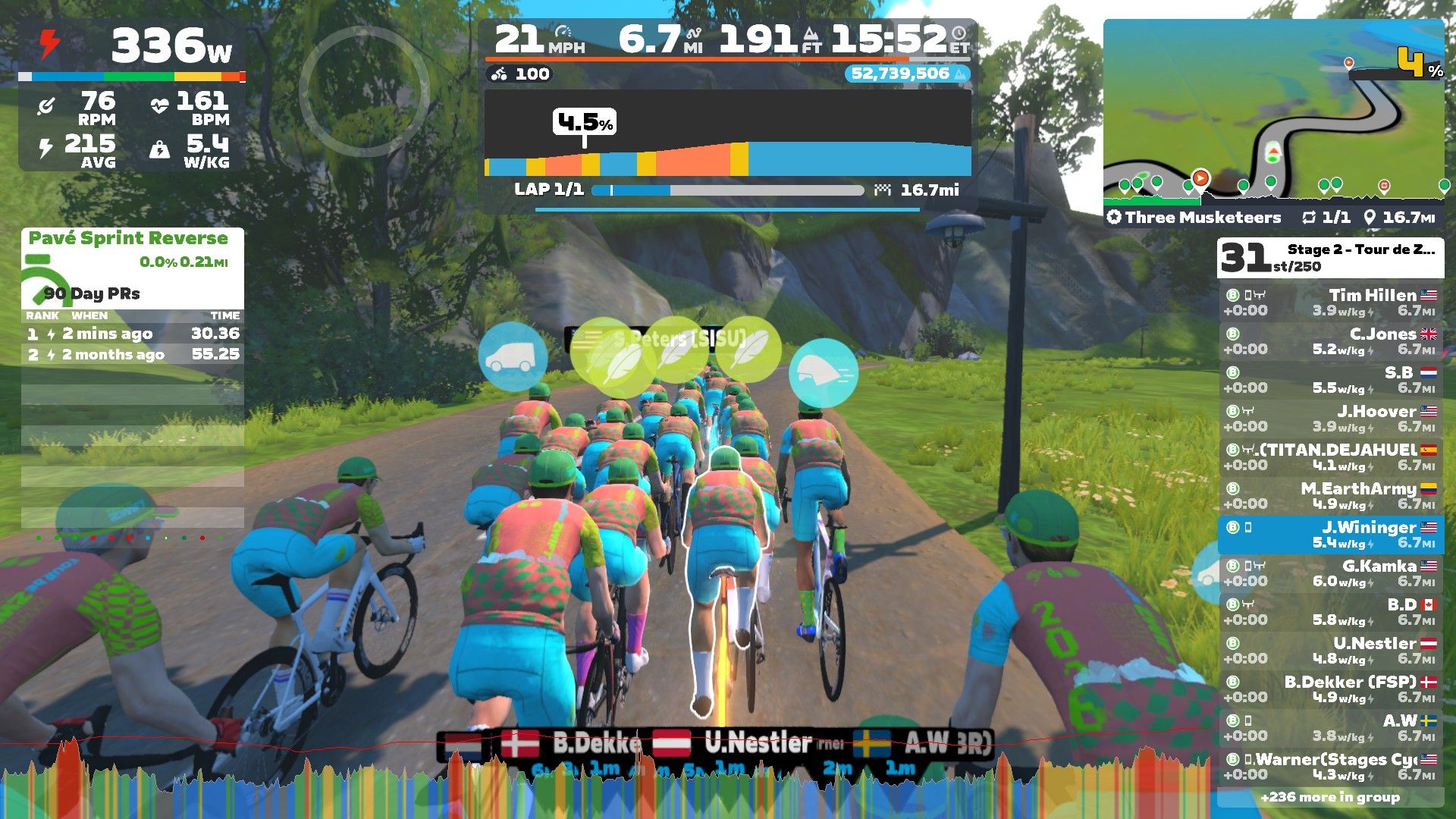The image size is (1456, 819).
Task: Select the 2 mins ago PR row
Action: click(x=133, y=334)
